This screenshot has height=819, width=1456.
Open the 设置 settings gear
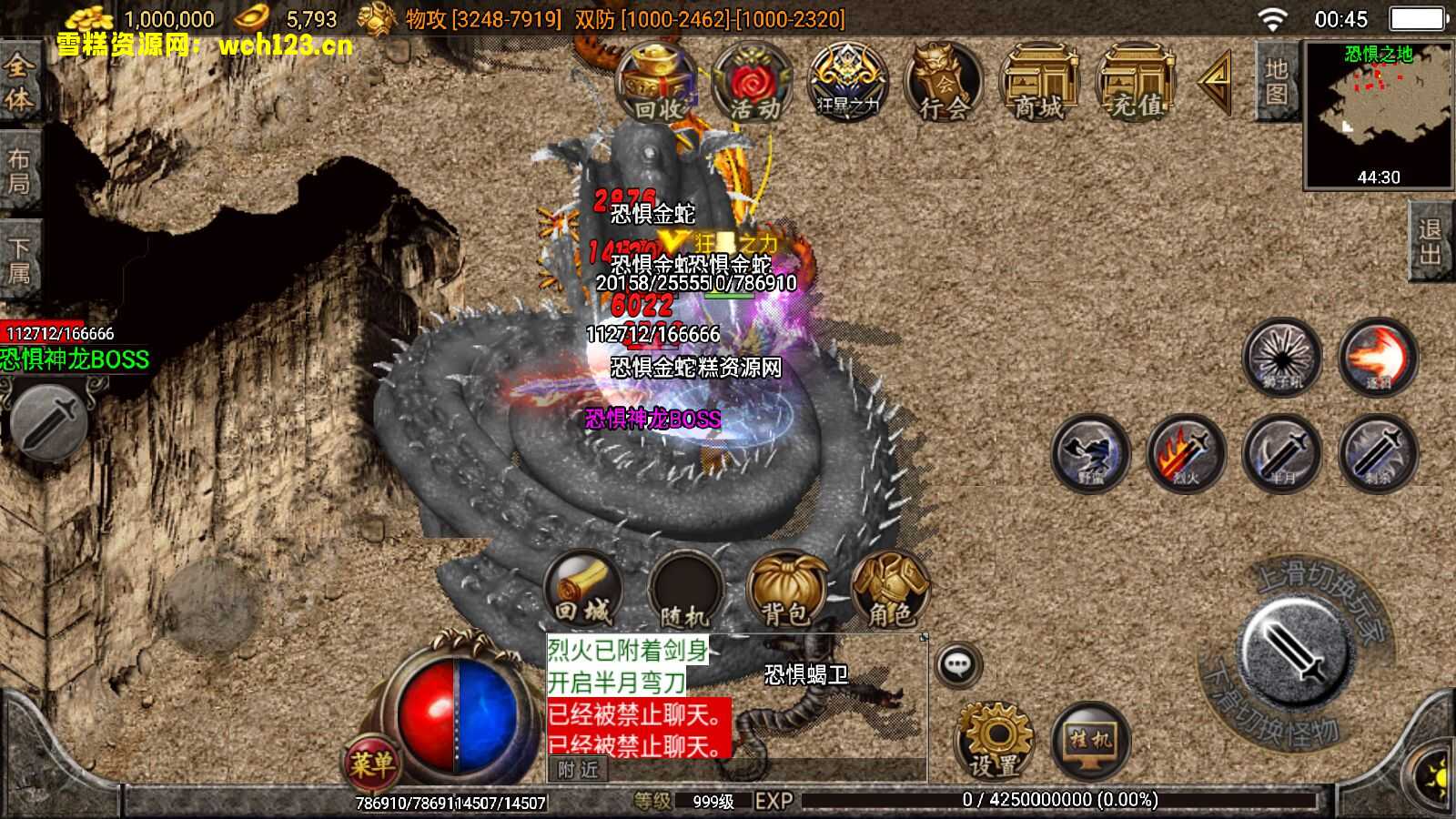click(x=994, y=740)
